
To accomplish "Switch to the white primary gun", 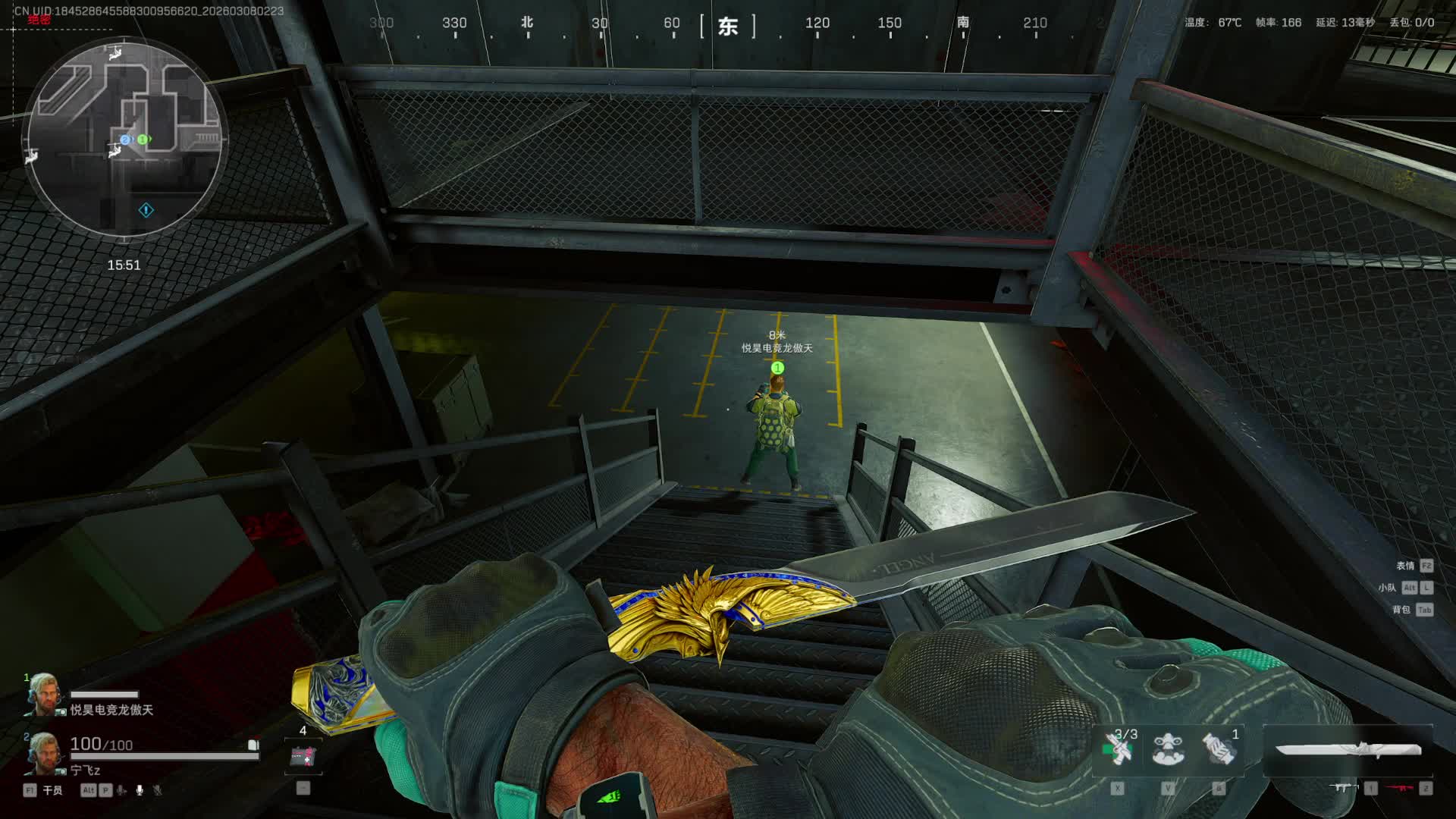I will (x=1345, y=789).
